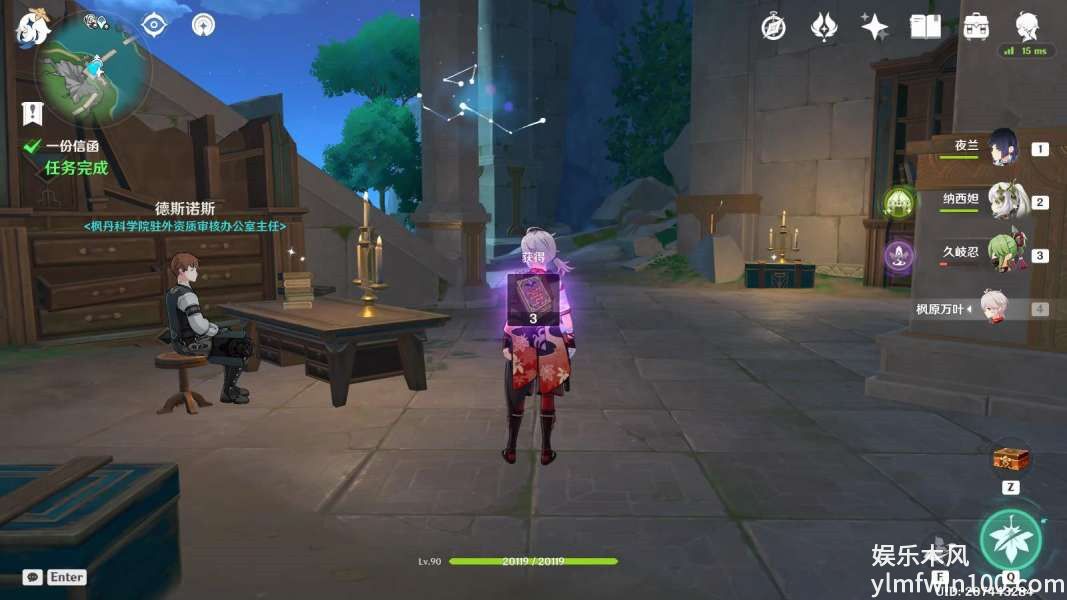Open the events compass icon
1067x600 pixels.
pos(773,27)
